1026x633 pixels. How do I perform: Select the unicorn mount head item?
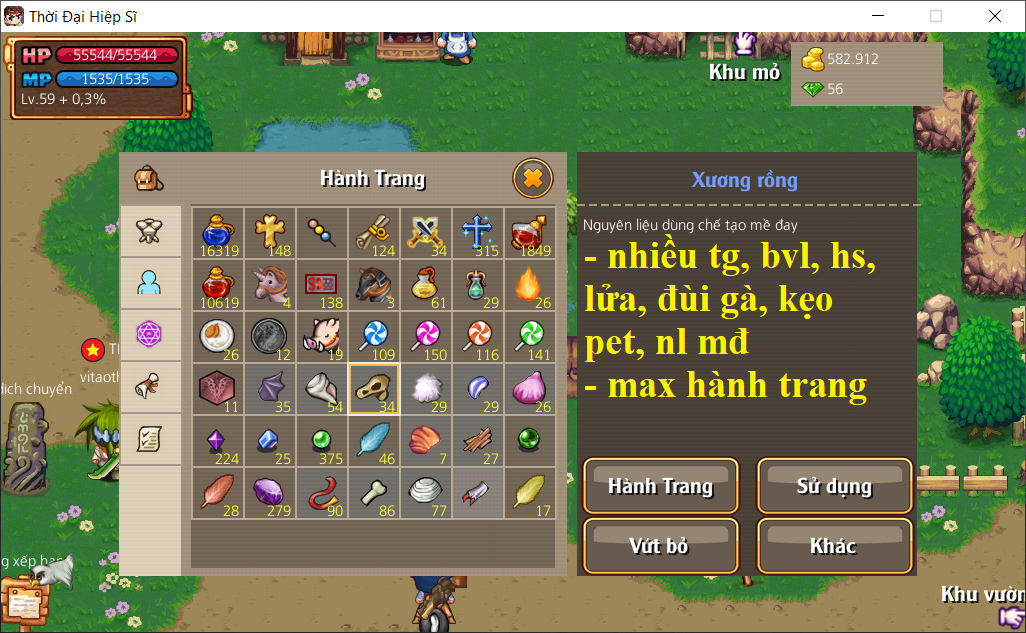(269, 285)
